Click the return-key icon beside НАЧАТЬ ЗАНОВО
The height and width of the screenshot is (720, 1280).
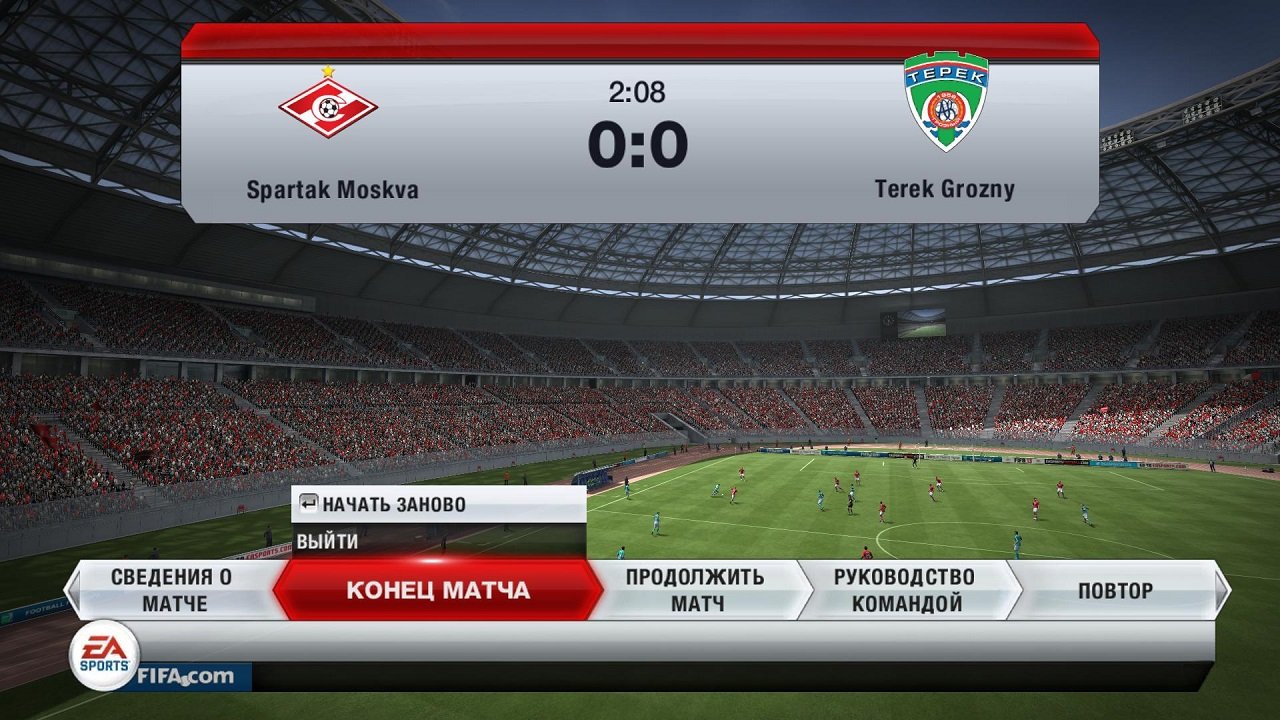pyautogui.click(x=307, y=504)
